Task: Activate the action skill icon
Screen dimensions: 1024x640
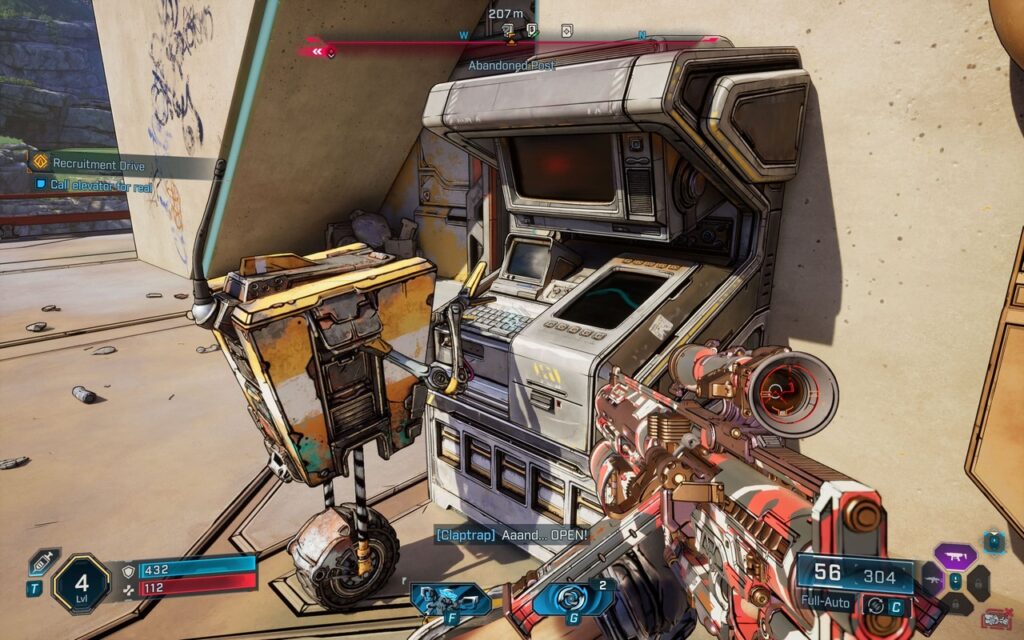Action: [450, 599]
